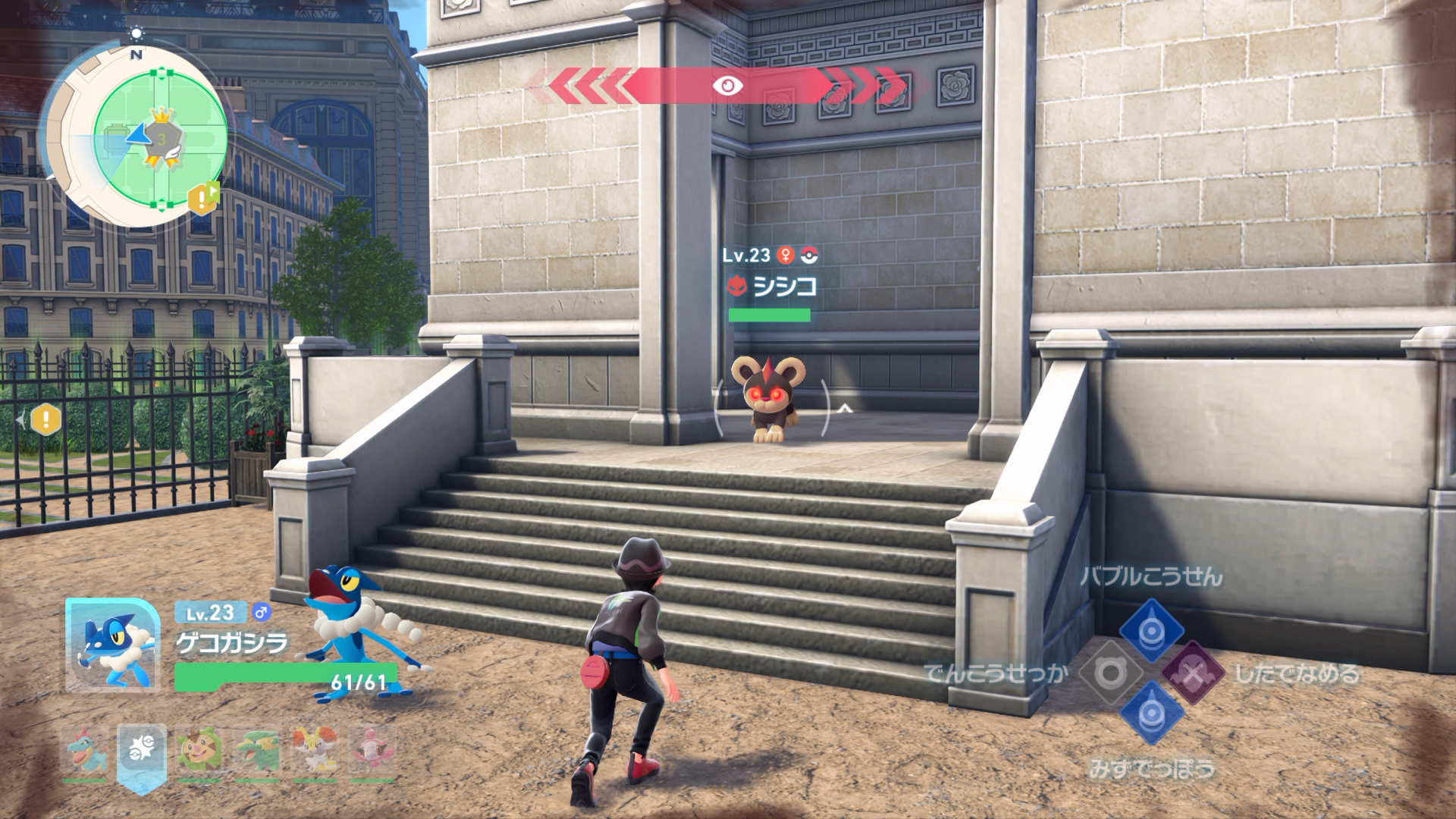Viewport: 1456px width, 819px height.
Task: Select Croconaw in the party bar
Action: (x=83, y=749)
